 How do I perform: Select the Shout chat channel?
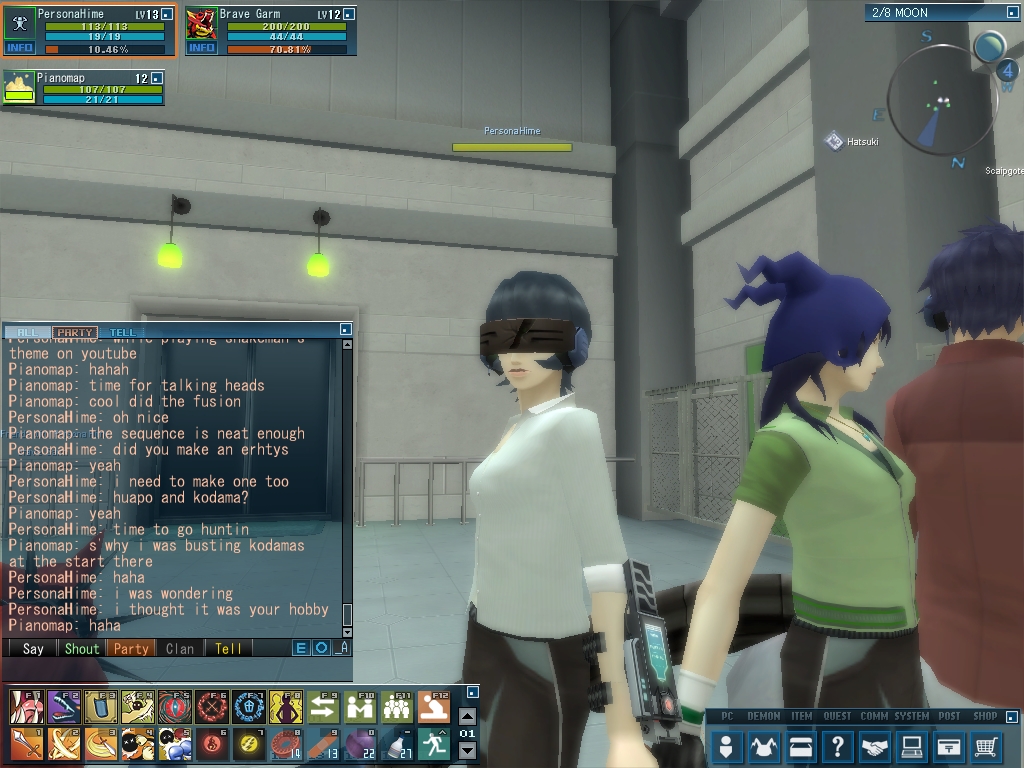tap(82, 648)
